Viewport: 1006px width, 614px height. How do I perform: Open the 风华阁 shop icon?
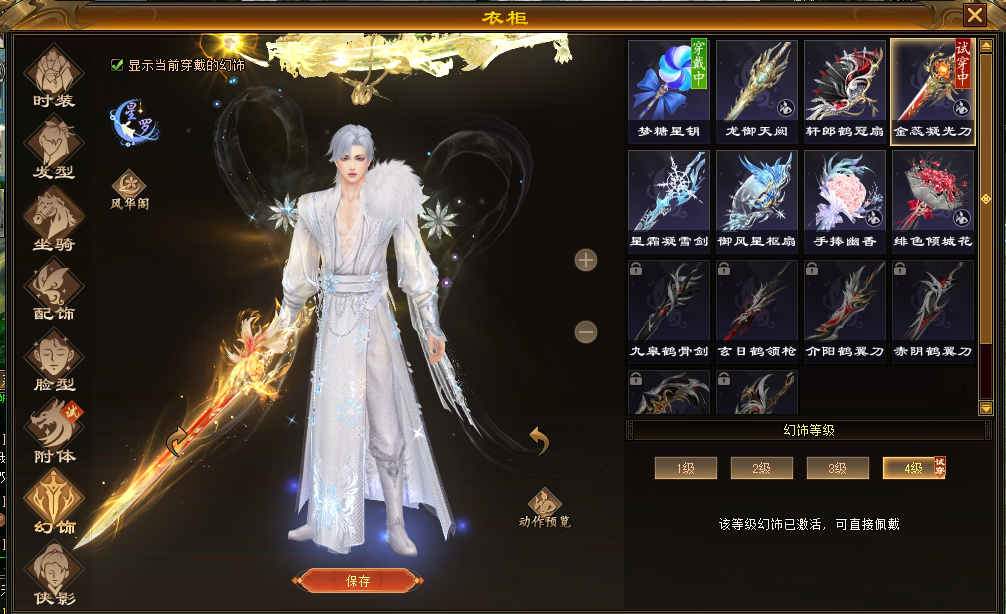pyautogui.click(x=130, y=186)
